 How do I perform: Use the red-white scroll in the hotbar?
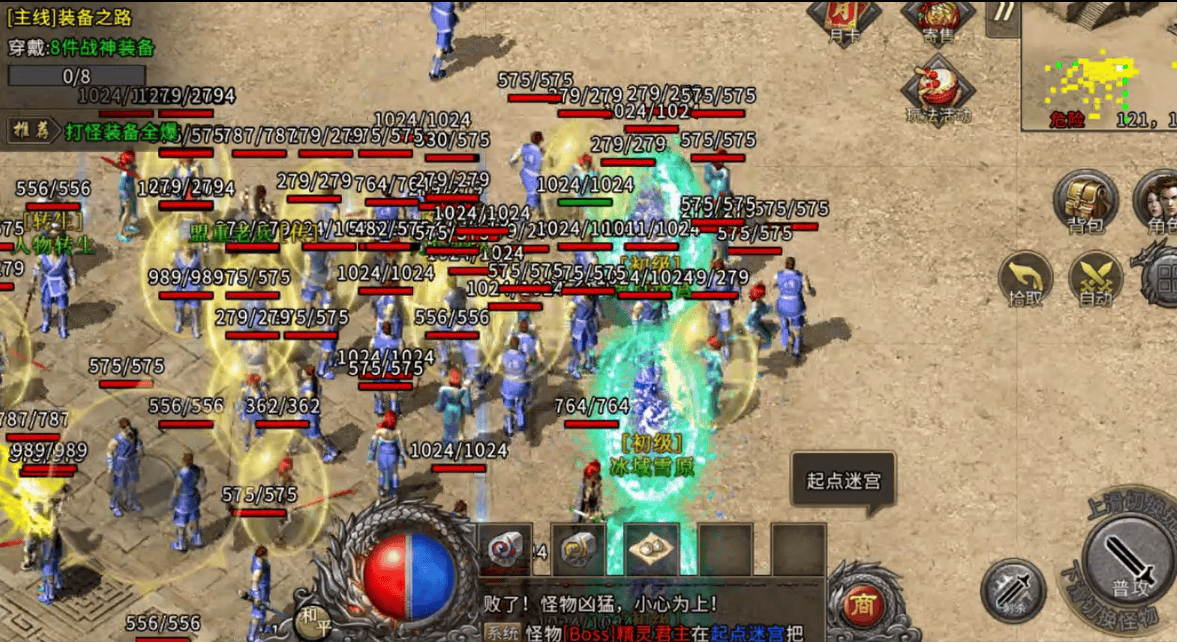point(503,549)
